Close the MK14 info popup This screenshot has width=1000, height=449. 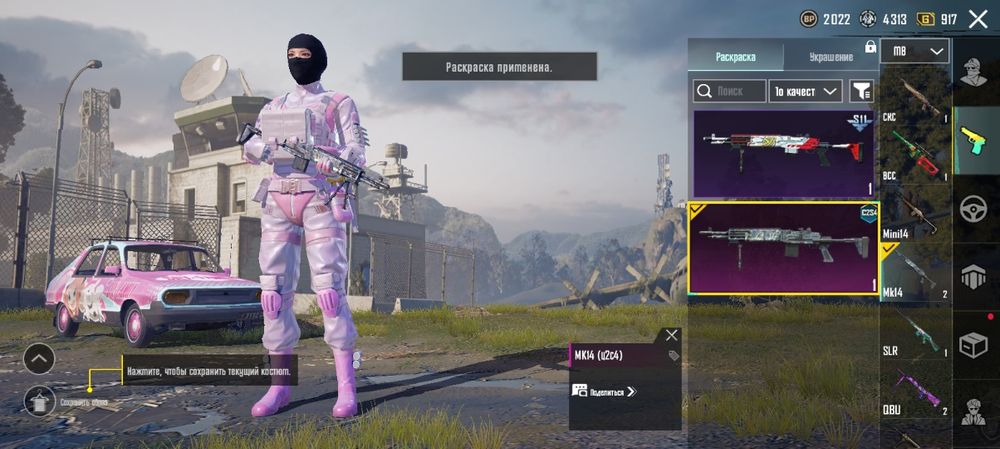671,335
